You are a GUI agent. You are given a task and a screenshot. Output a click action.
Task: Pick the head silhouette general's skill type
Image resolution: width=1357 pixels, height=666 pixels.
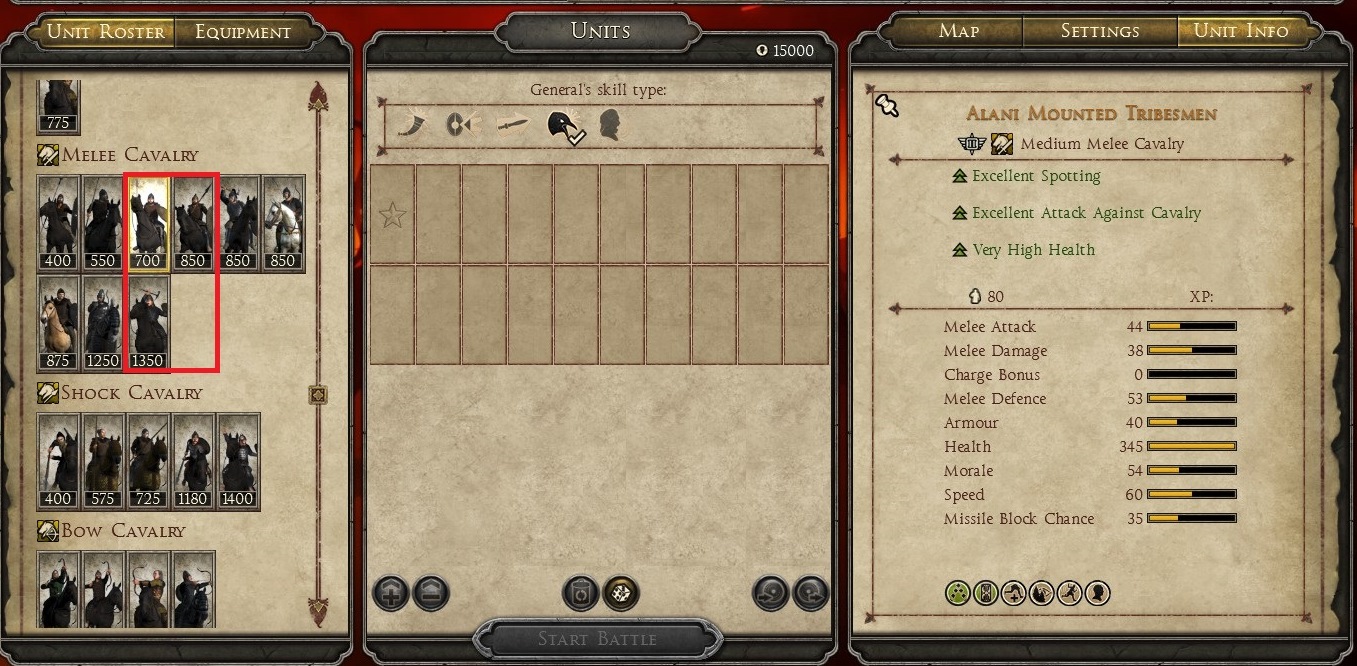(609, 125)
